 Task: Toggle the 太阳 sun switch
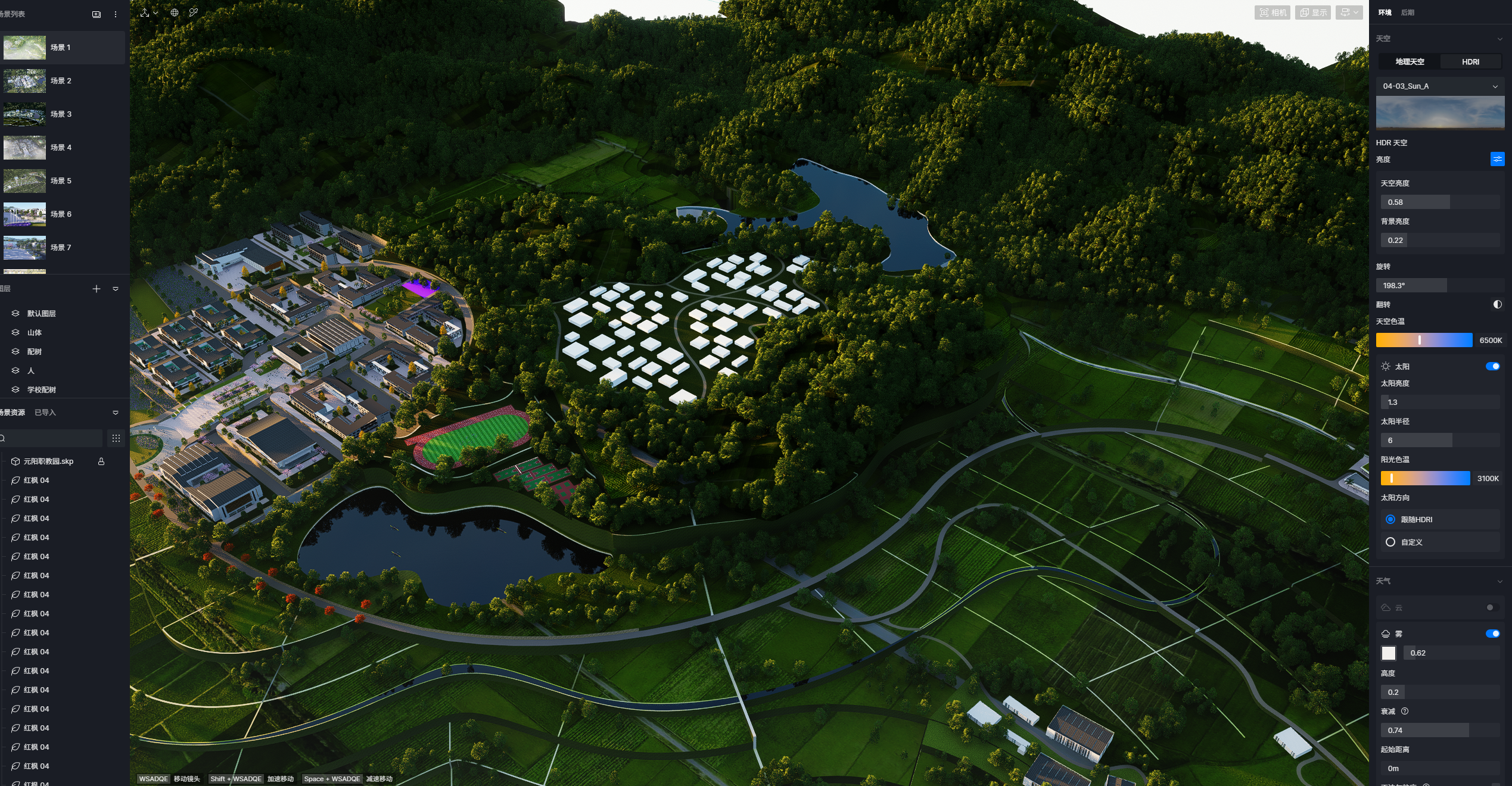[1492, 366]
